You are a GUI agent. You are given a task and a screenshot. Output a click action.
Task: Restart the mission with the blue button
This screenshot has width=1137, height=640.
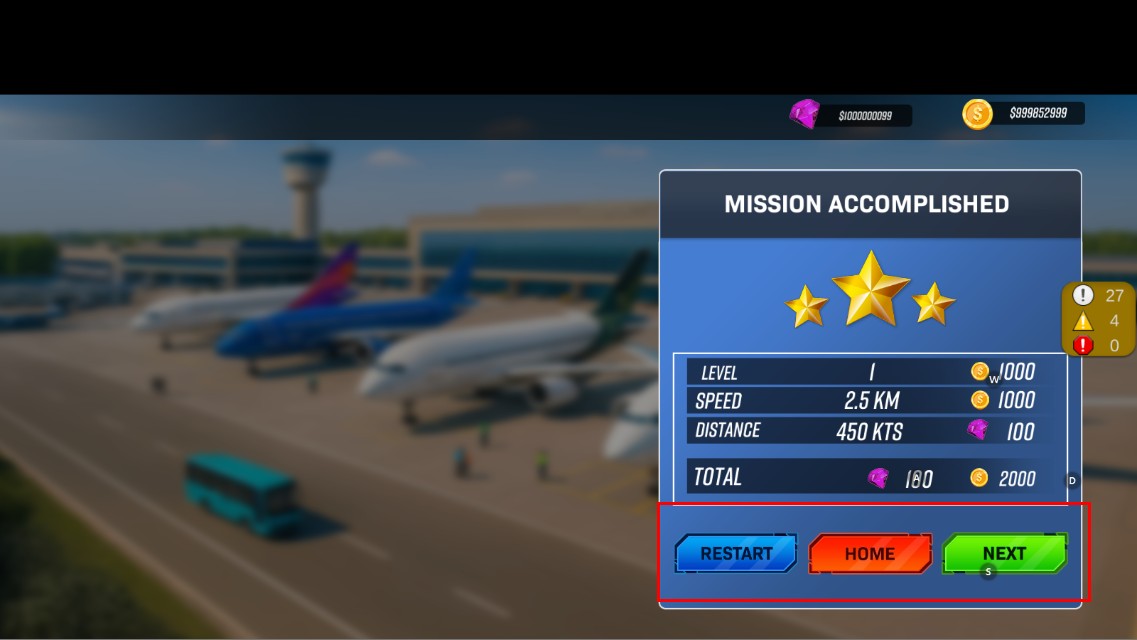pos(736,553)
